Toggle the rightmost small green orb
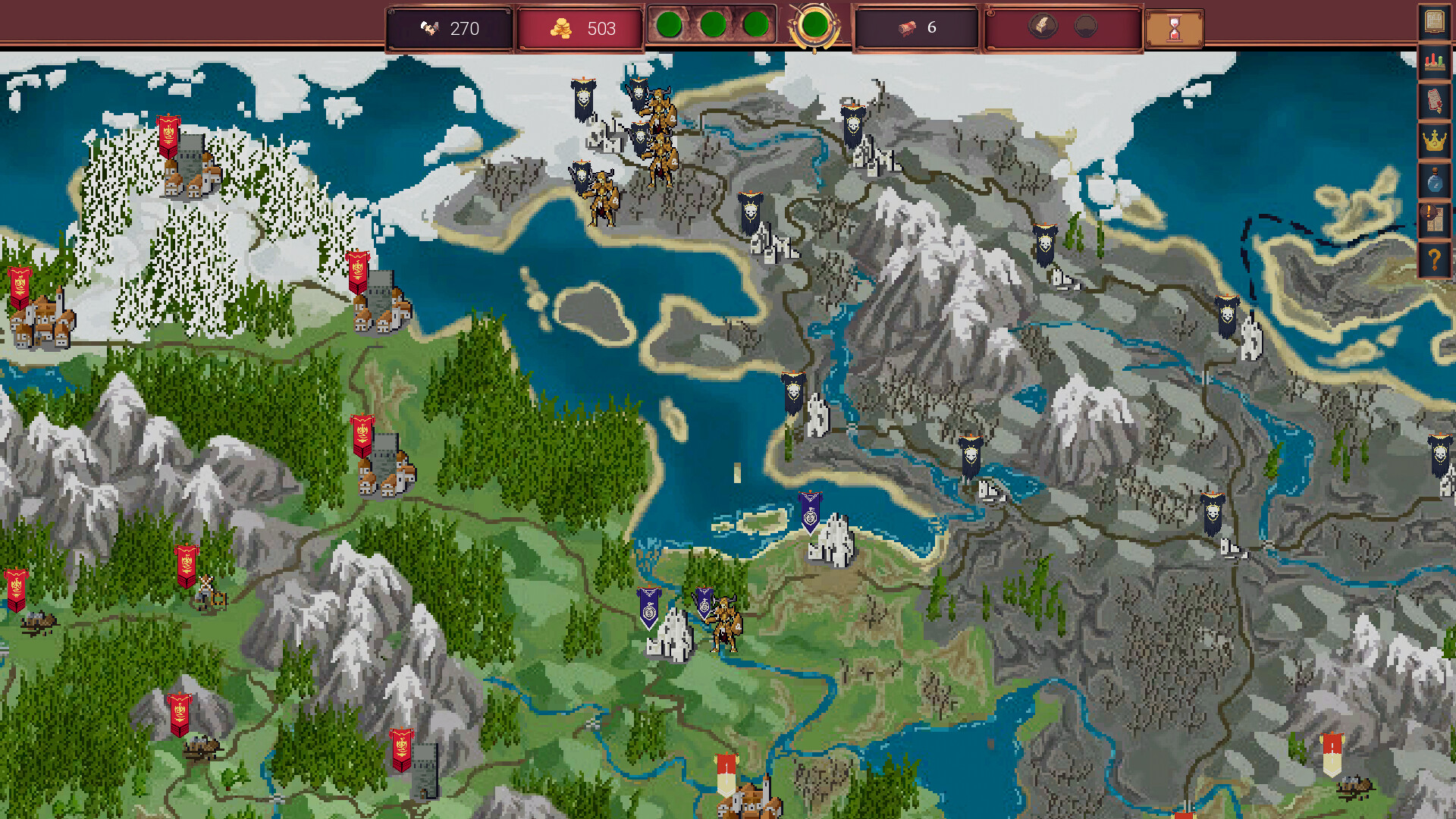This screenshot has width=1456, height=819. tap(755, 25)
